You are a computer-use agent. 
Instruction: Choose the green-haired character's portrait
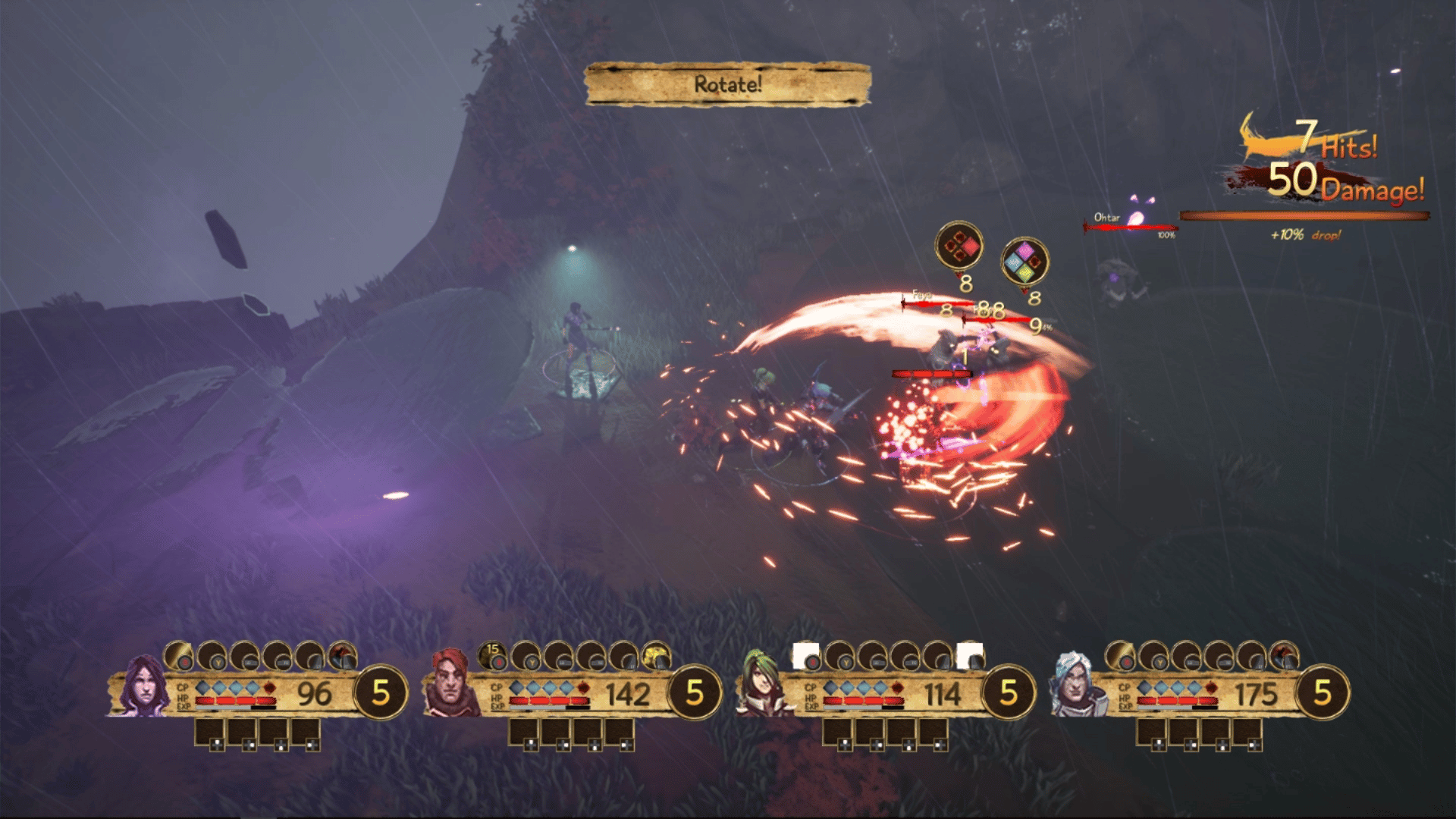[764, 685]
